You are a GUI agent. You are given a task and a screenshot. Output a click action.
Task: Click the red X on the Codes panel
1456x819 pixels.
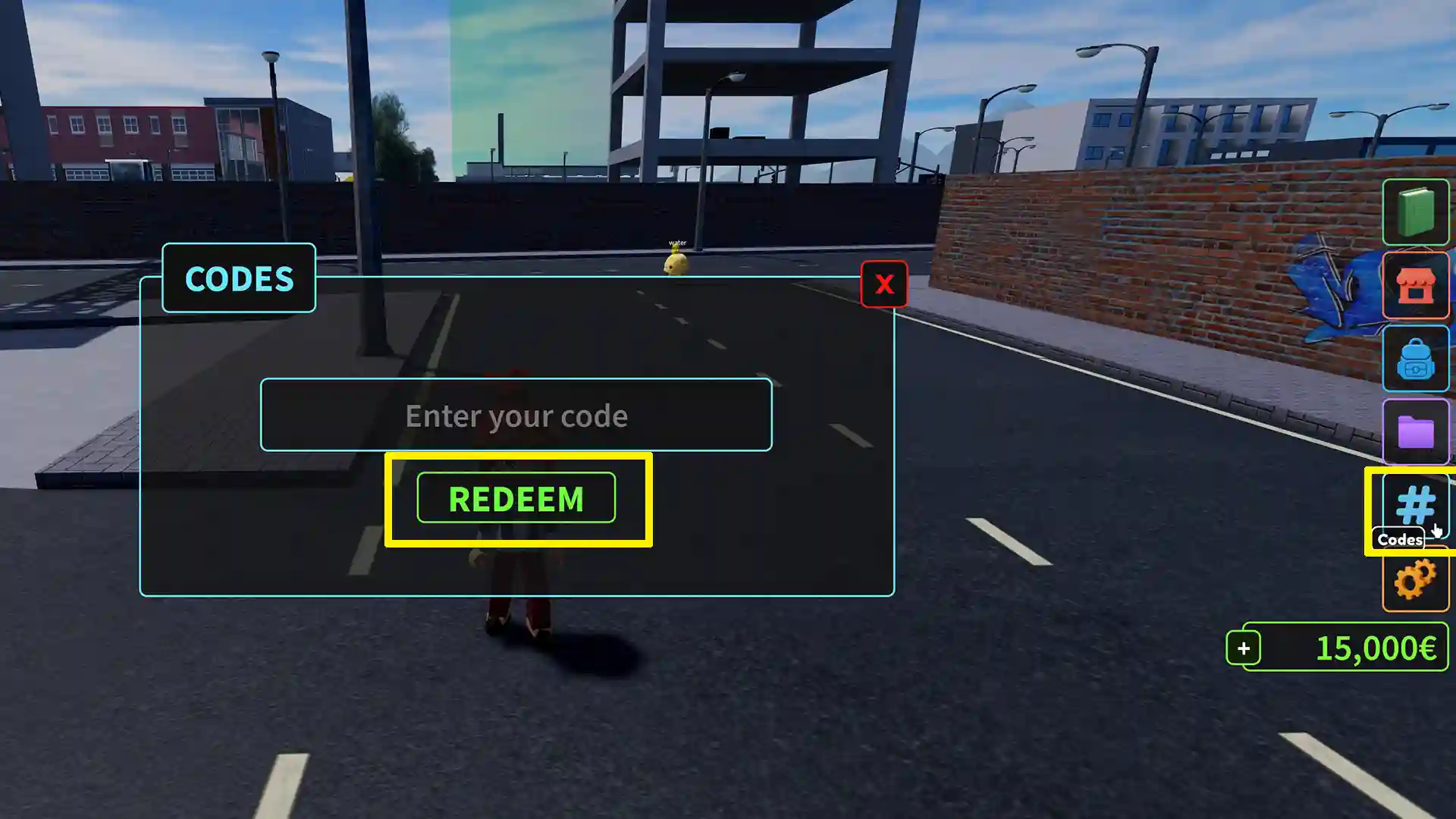[x=883, y=284]
